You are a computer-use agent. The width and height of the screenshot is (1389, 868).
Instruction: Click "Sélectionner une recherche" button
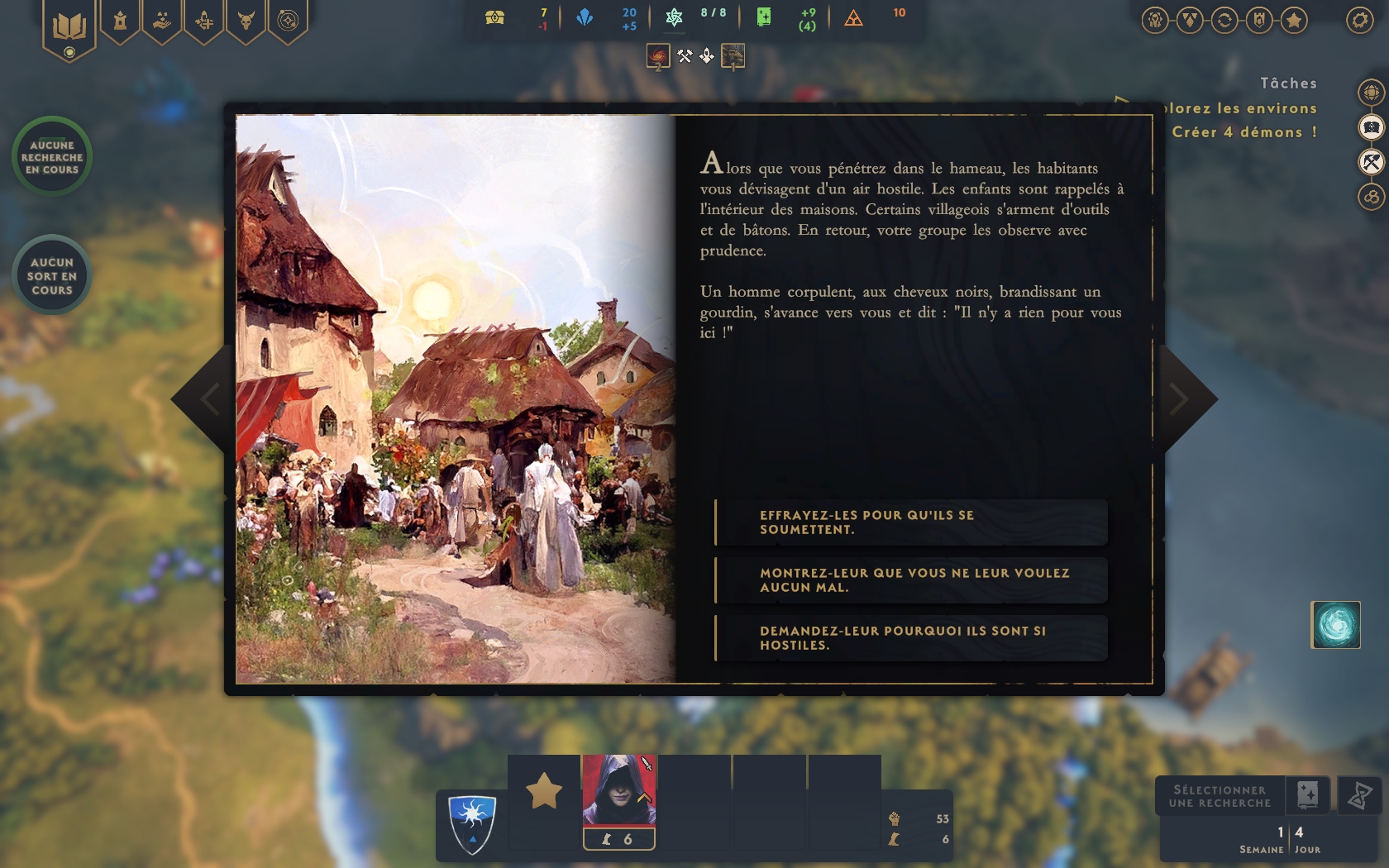(x=1220, y=796)
